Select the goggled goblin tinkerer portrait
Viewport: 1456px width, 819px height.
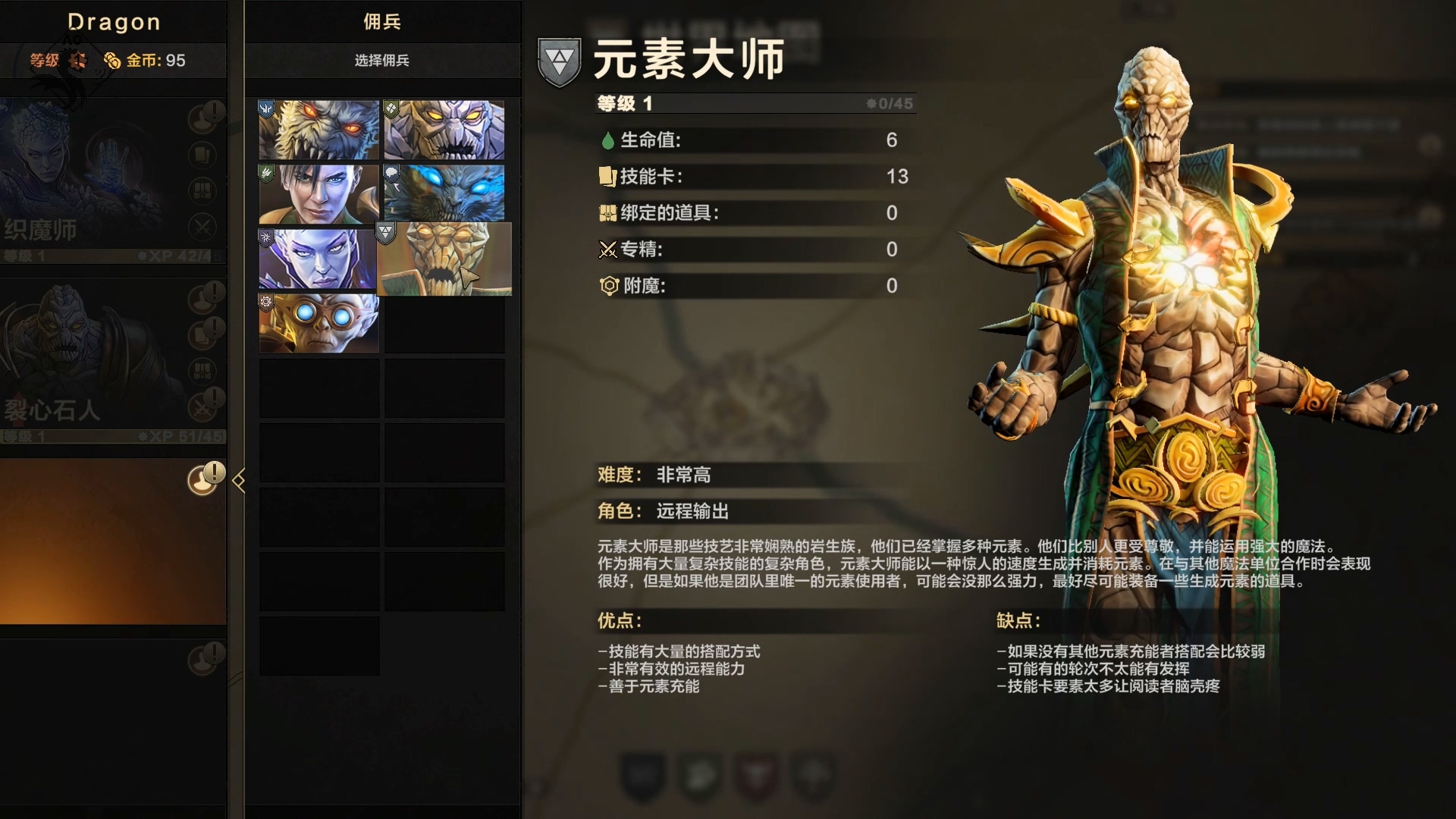coord(316,323)
